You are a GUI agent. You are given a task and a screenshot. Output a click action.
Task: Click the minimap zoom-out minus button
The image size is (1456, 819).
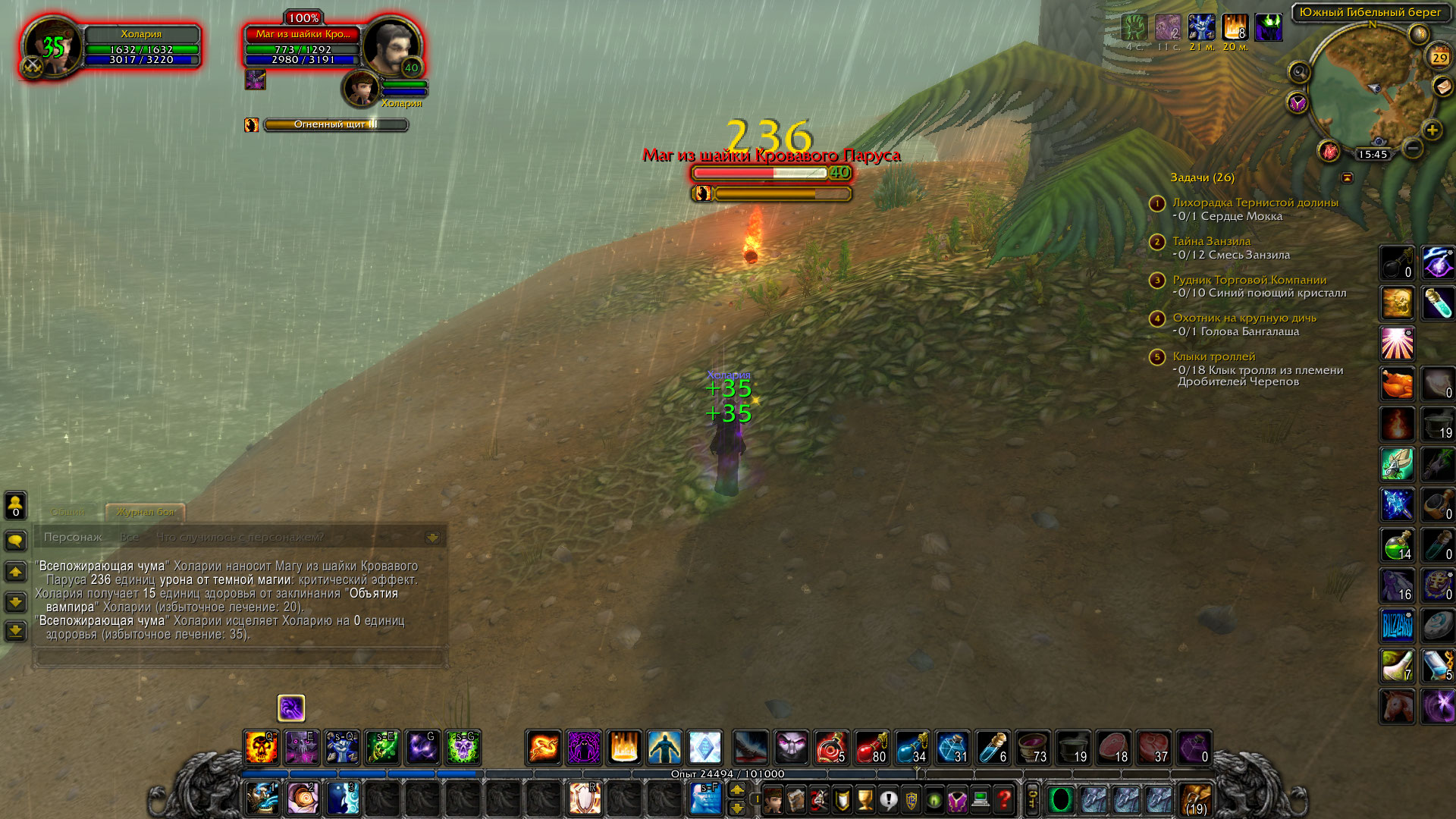1412,149
